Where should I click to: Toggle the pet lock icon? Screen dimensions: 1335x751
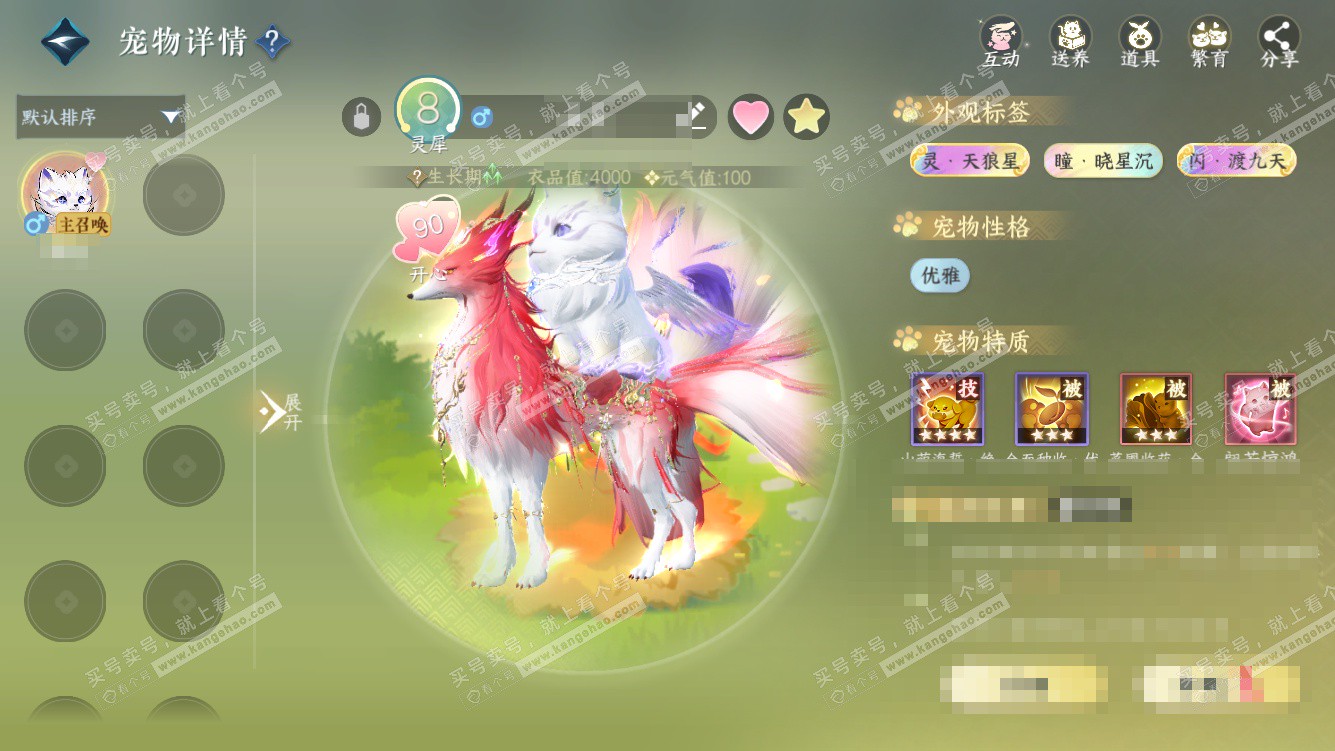click(x=361, y=117)
